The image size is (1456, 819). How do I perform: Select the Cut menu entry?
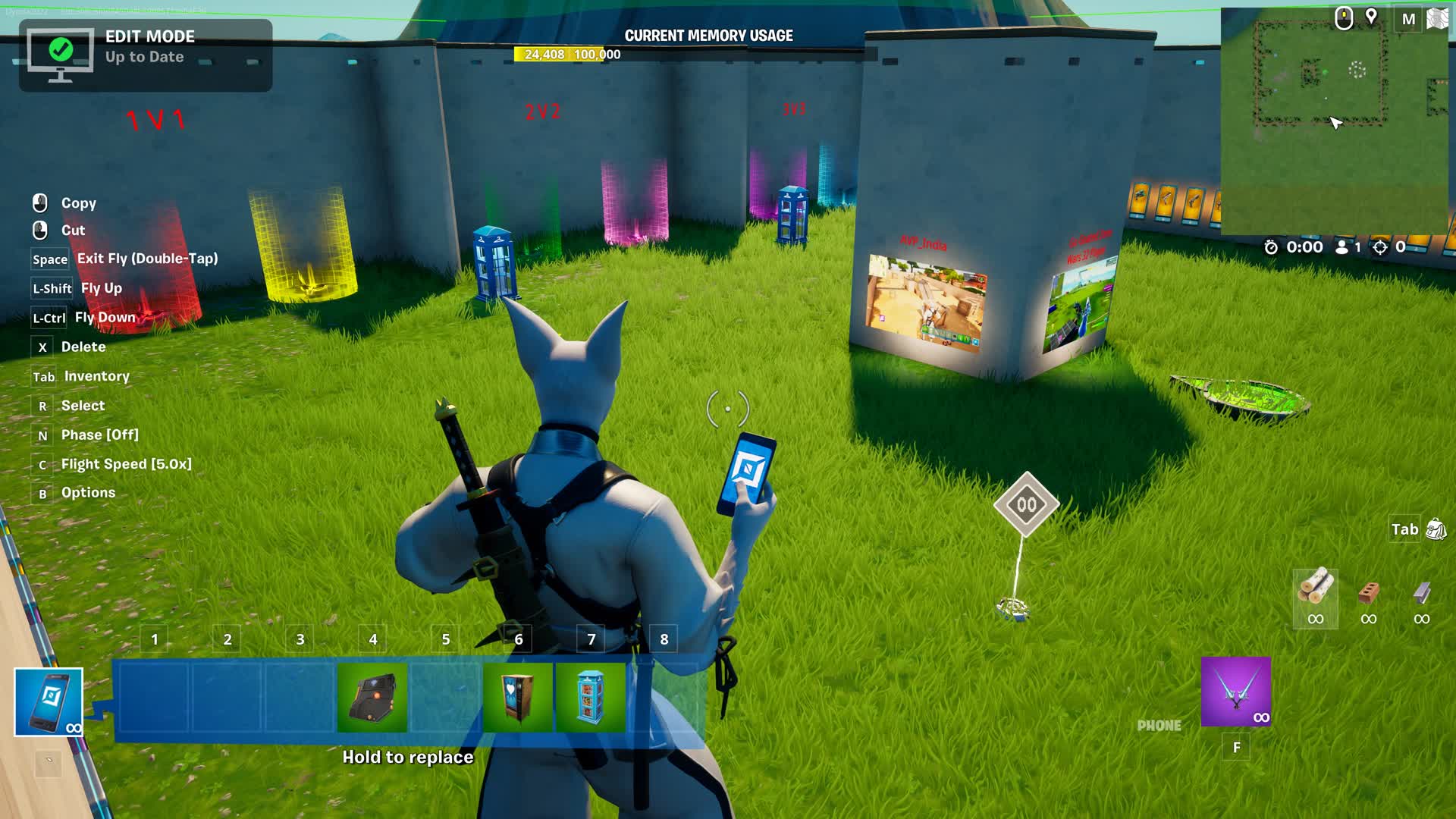73,230
